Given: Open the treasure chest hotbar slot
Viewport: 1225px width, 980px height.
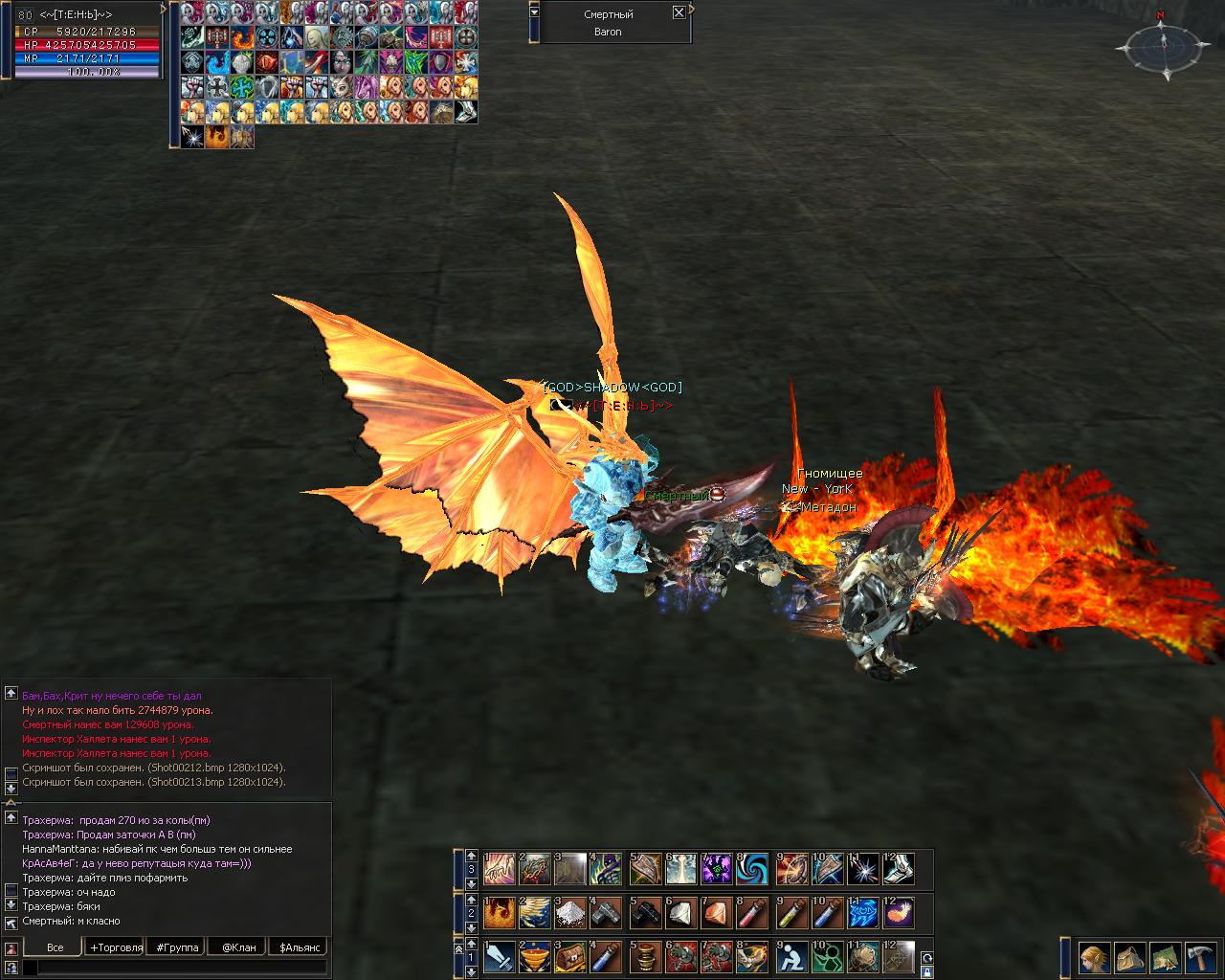Looking at the screenshot, I should pyautogui.click(x=572, y=957).
